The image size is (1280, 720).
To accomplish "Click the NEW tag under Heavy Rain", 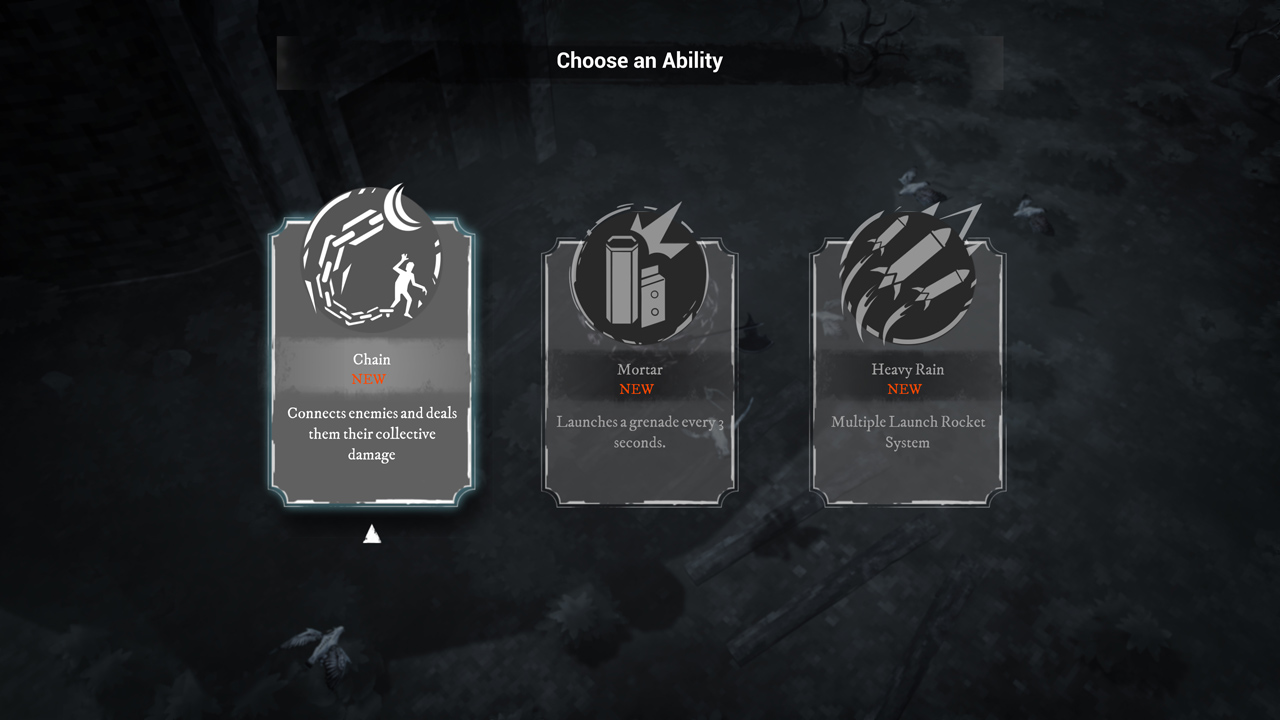I will pos(906,389).
